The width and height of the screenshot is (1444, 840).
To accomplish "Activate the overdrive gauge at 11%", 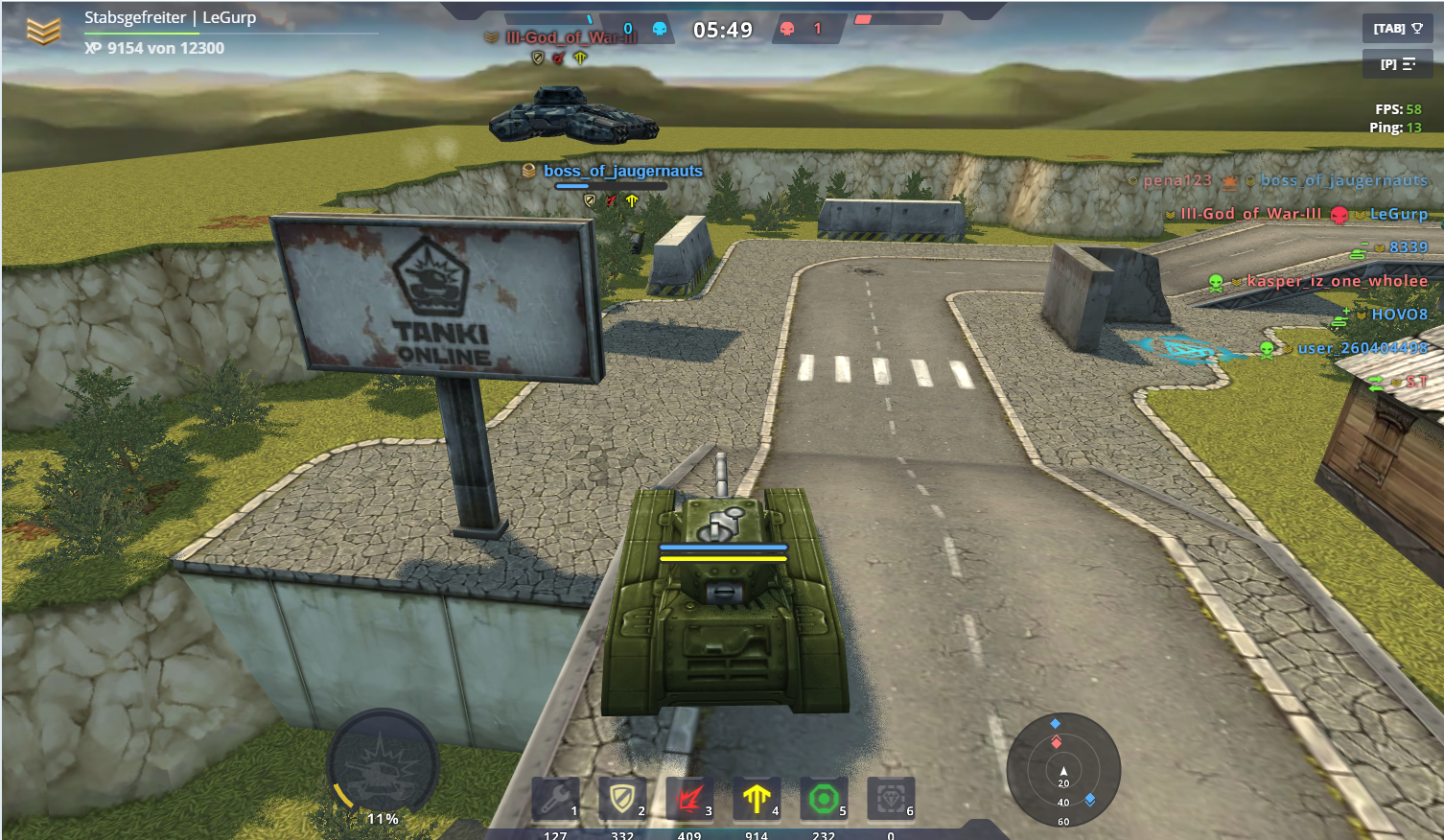I will coord(383,766).
